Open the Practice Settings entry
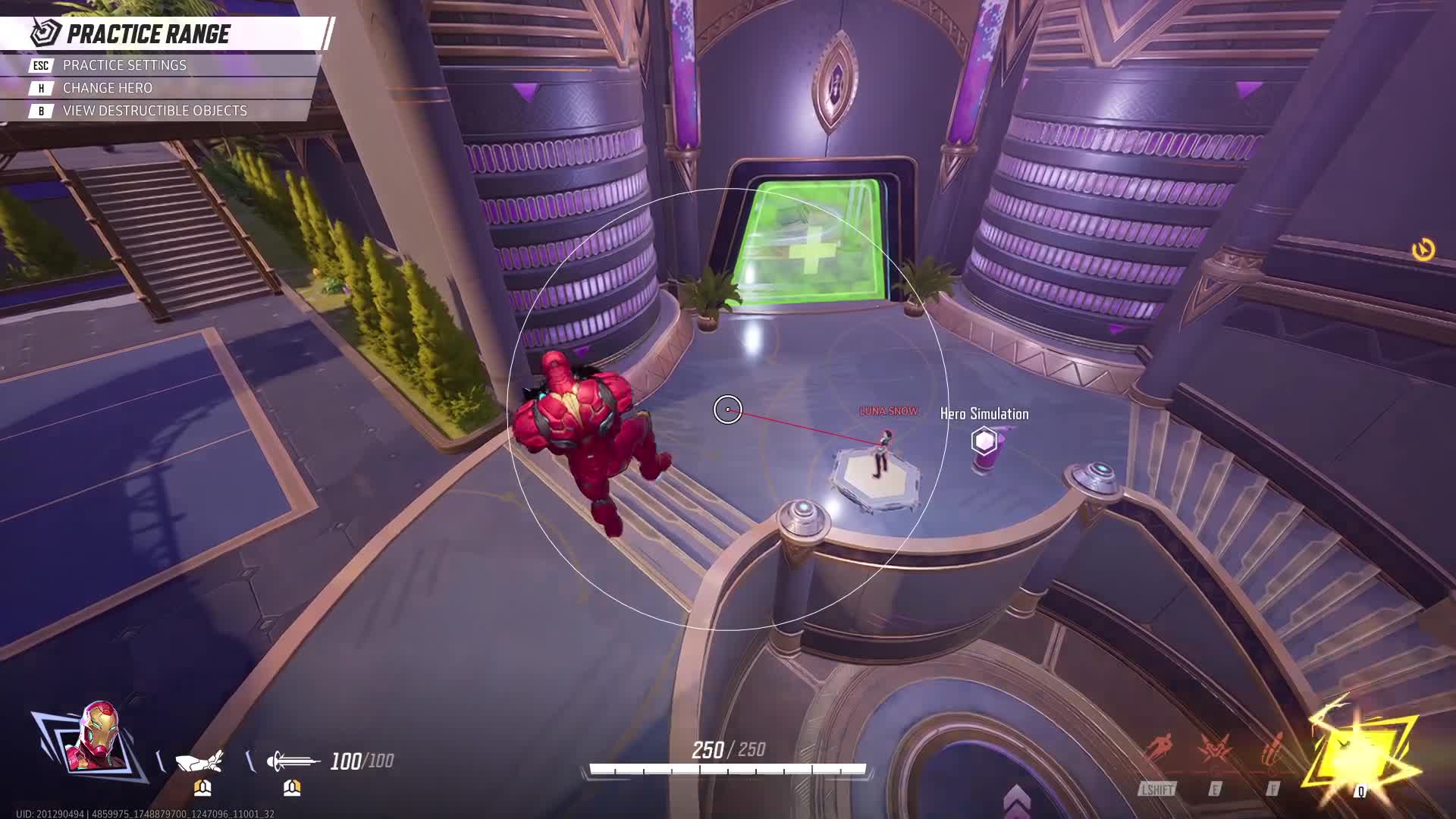This screenshot has height=819, width=1456. tap(124, 65)
